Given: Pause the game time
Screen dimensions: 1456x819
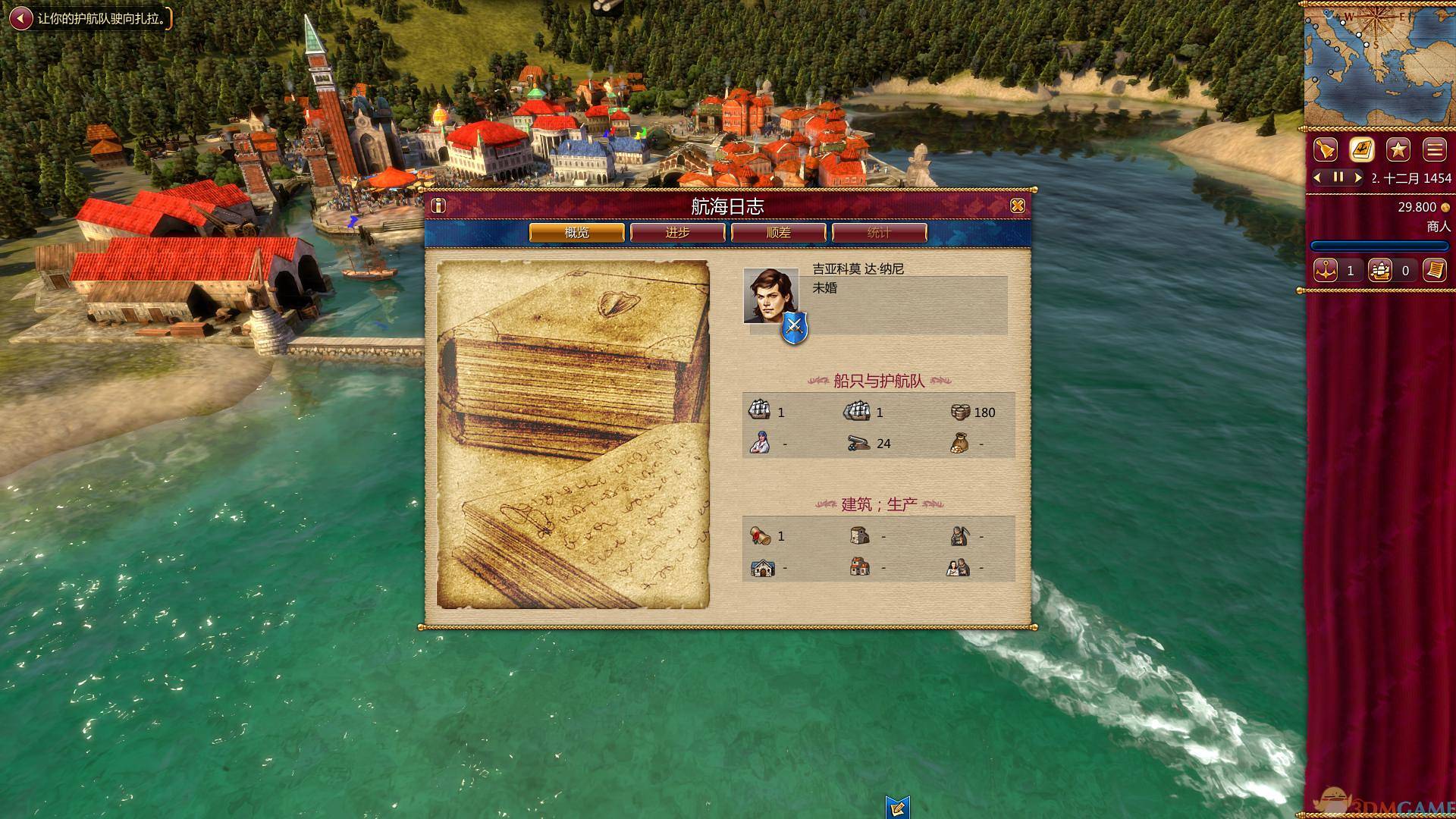Looking at the screenshot, I should [x=1338, y=177].
